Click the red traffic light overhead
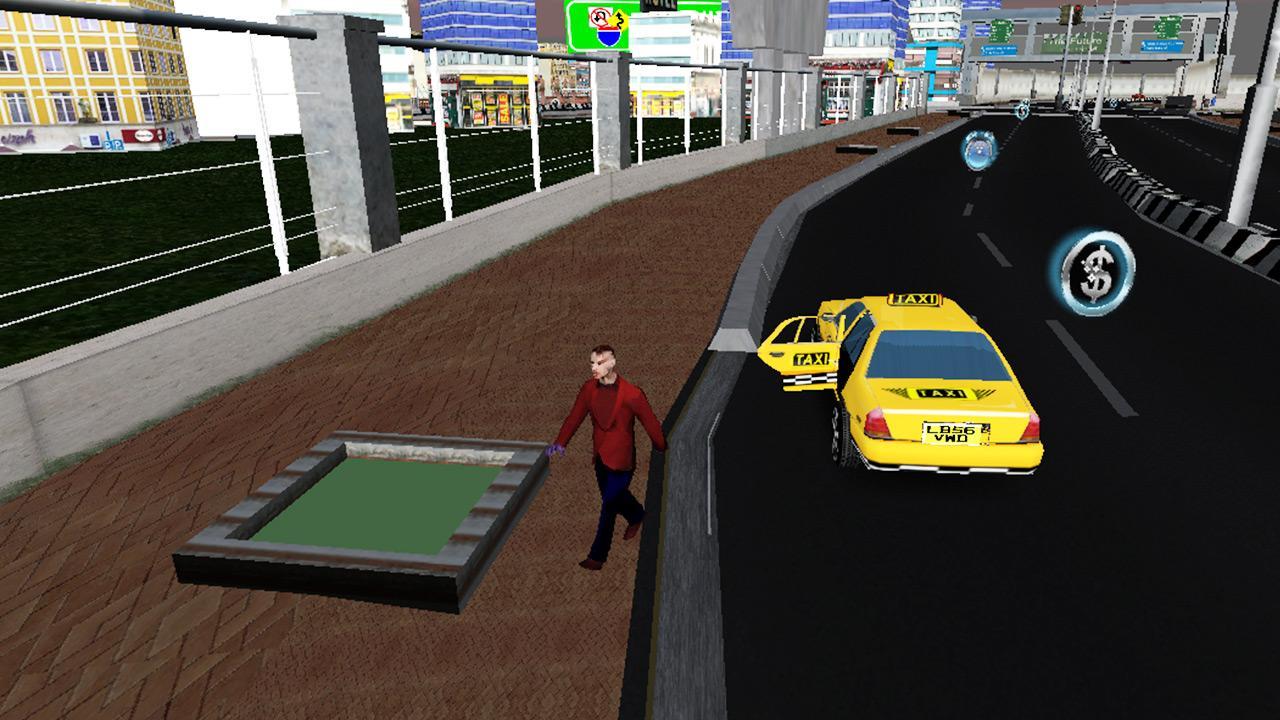Image resolution: width=1280 pixels, height=720 pixels. tap(1076, 8)
